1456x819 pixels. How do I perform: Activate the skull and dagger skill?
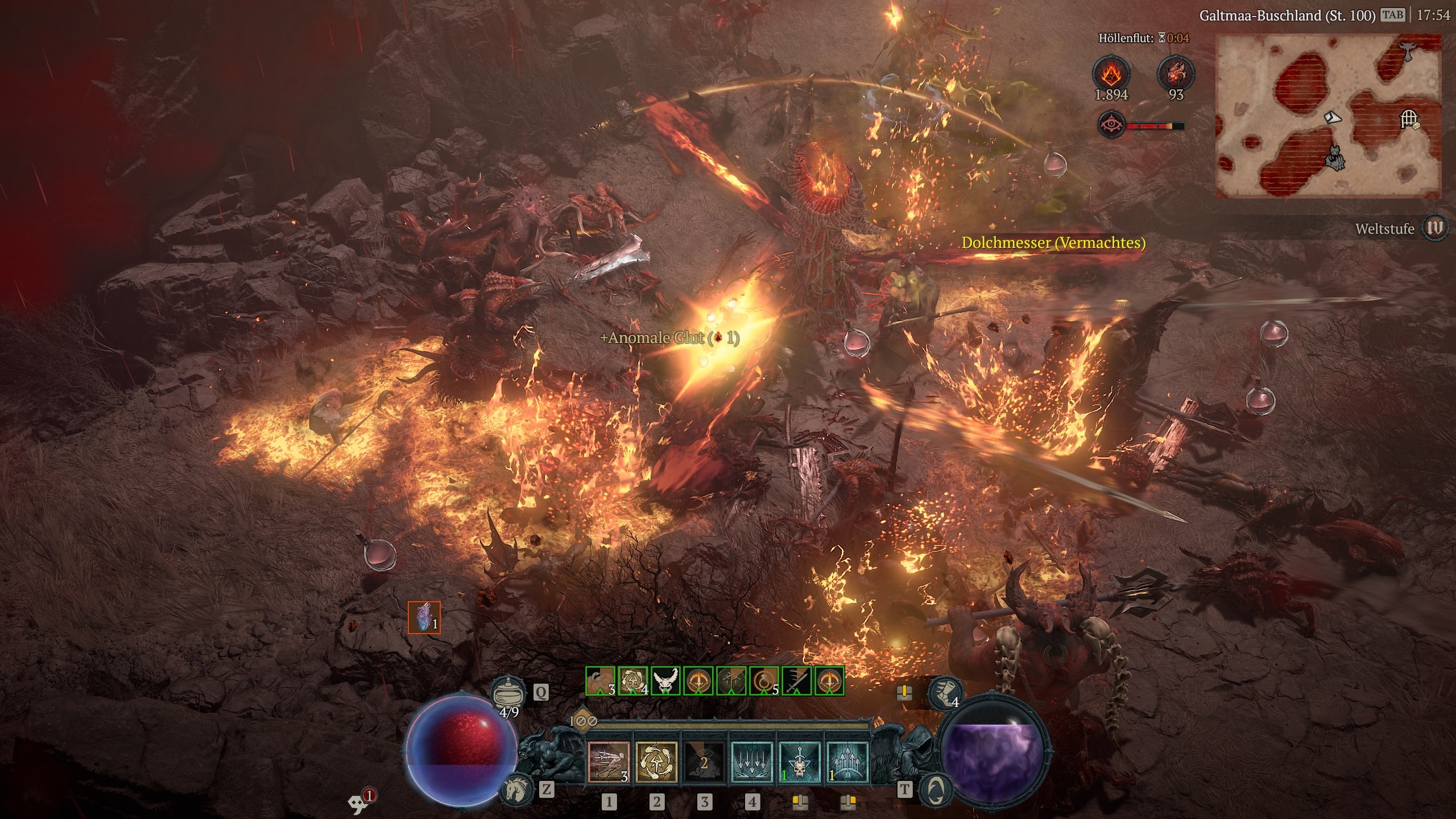[x=800, y=762]
